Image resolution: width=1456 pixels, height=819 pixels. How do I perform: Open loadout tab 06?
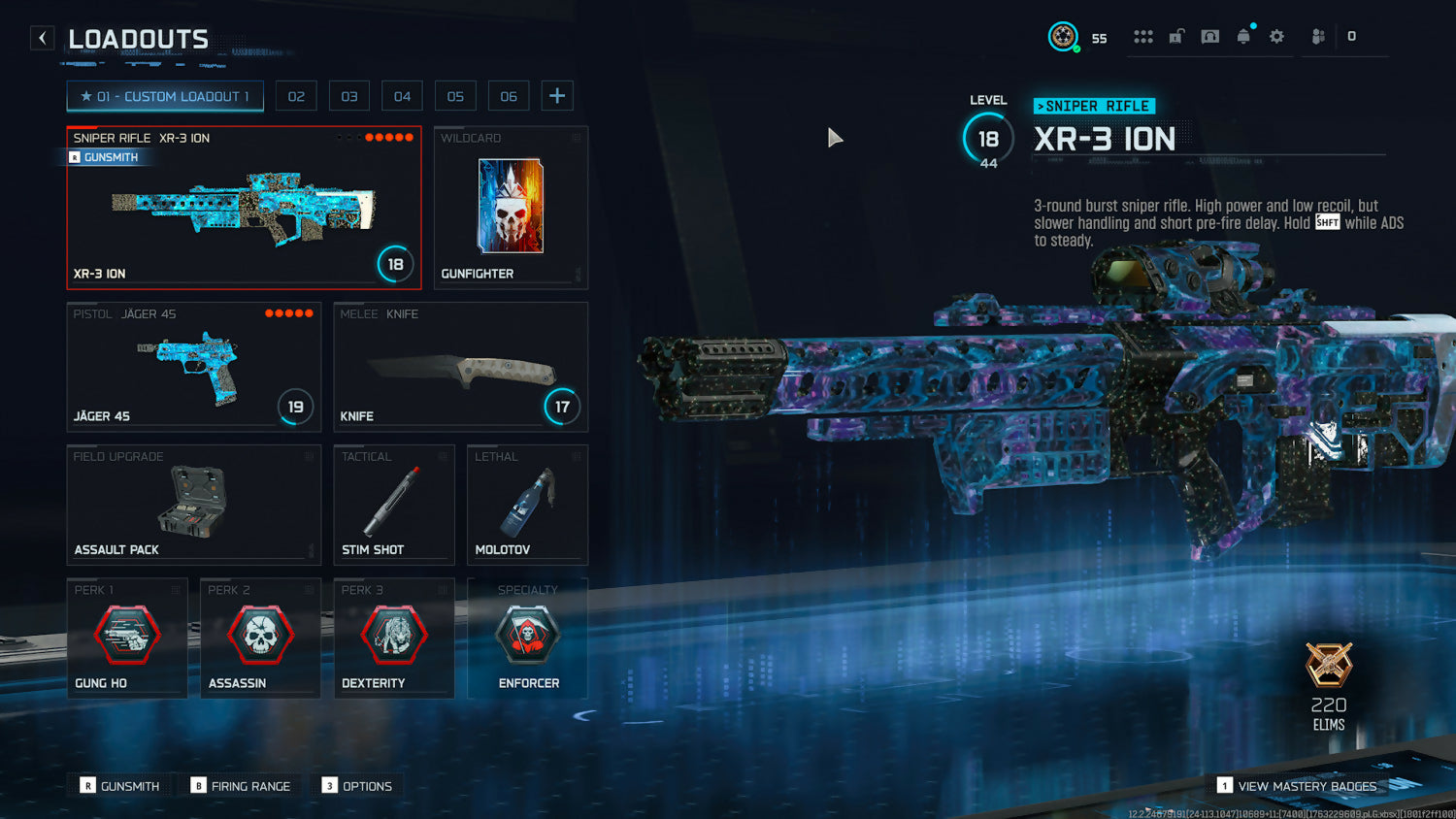[x=509, y=96]
